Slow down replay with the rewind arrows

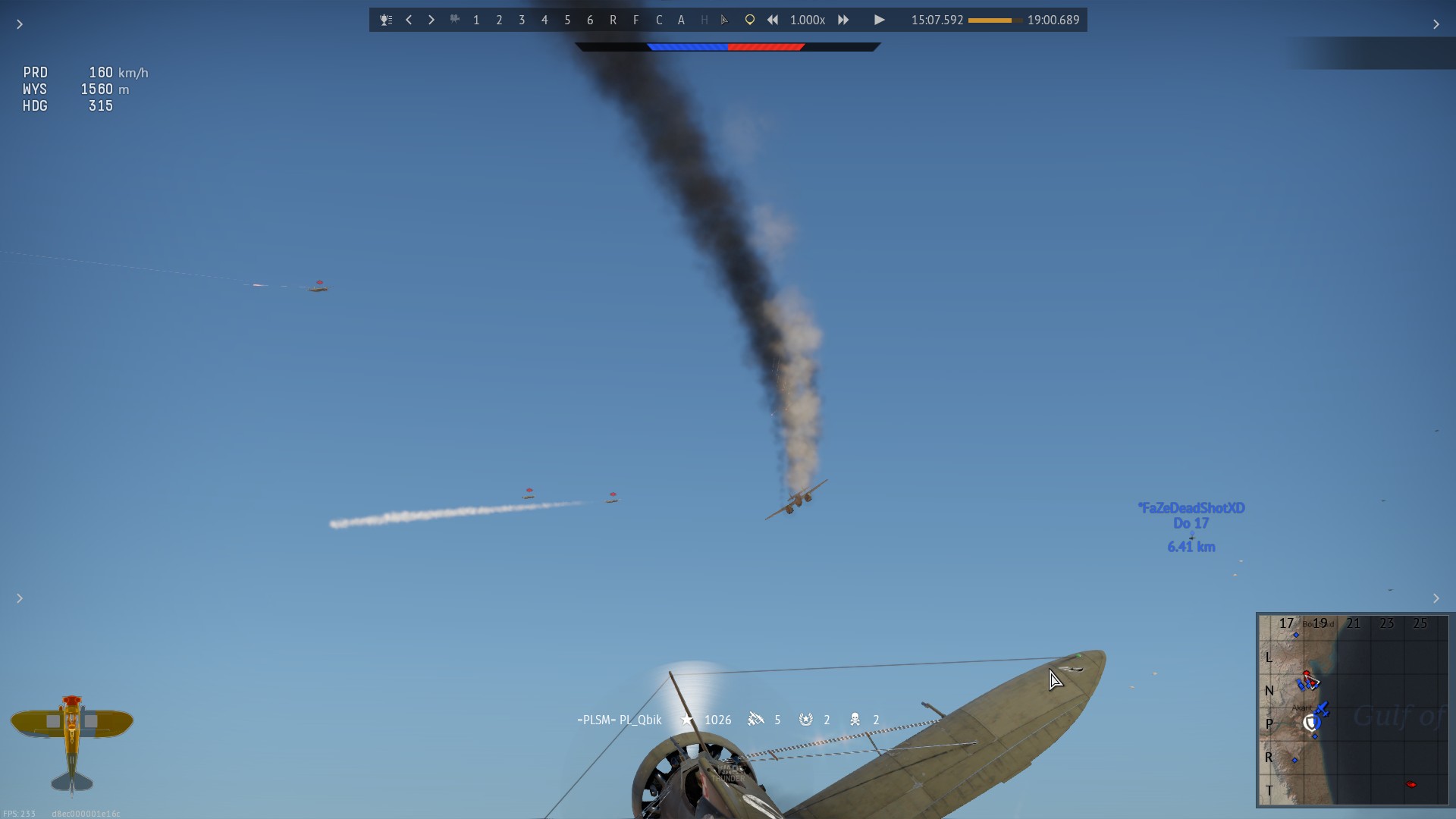[x=772, y=20]
